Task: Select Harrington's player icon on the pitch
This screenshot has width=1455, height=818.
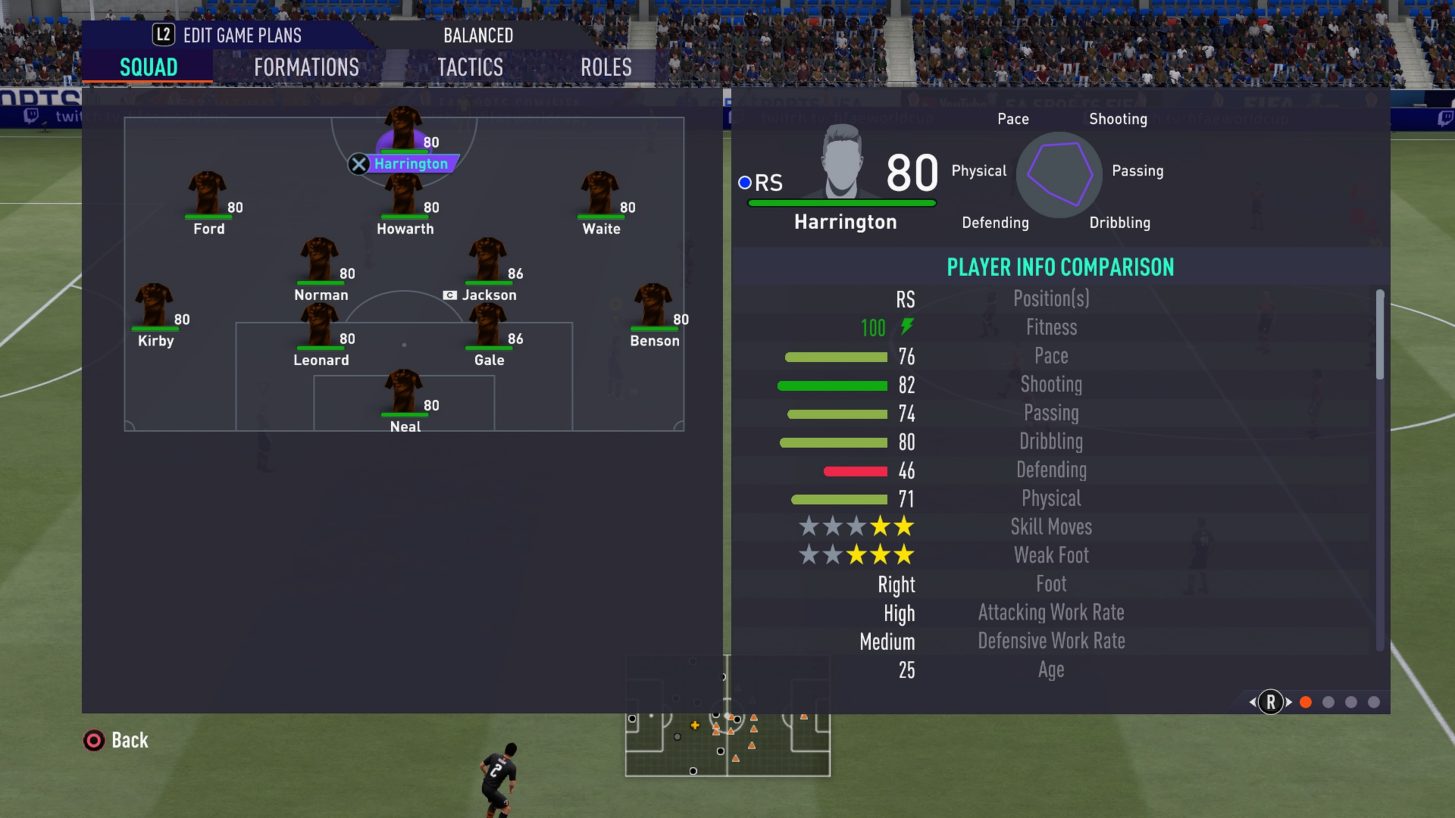Action: coord(404,125)
